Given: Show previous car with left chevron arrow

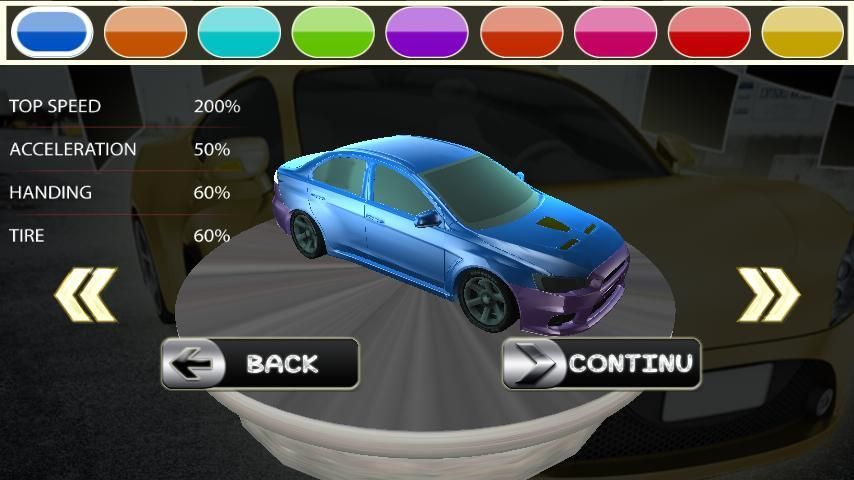Looking at the screenshot, I should (86, 294).
